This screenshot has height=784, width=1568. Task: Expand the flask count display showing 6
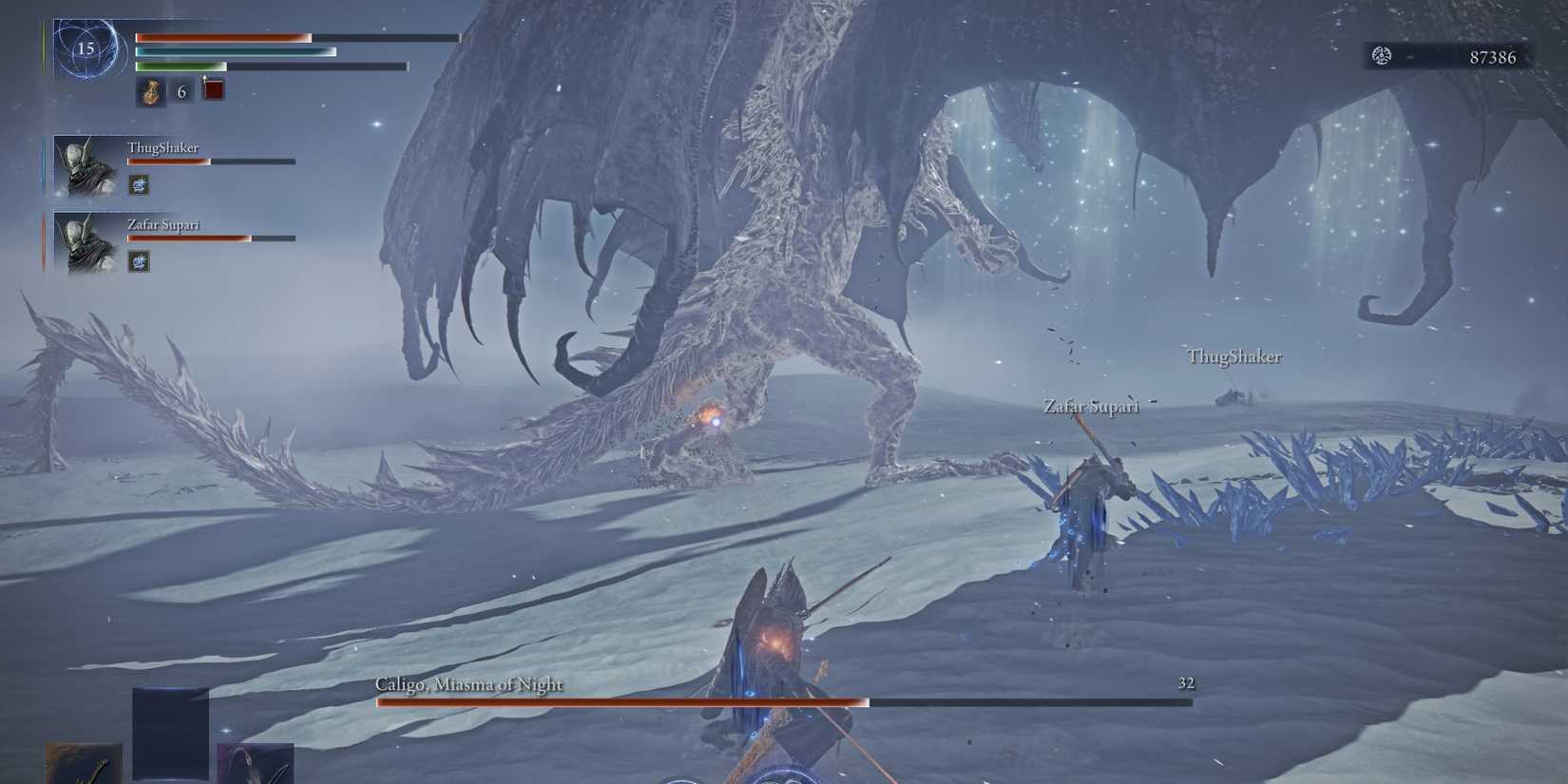[179, 92]
